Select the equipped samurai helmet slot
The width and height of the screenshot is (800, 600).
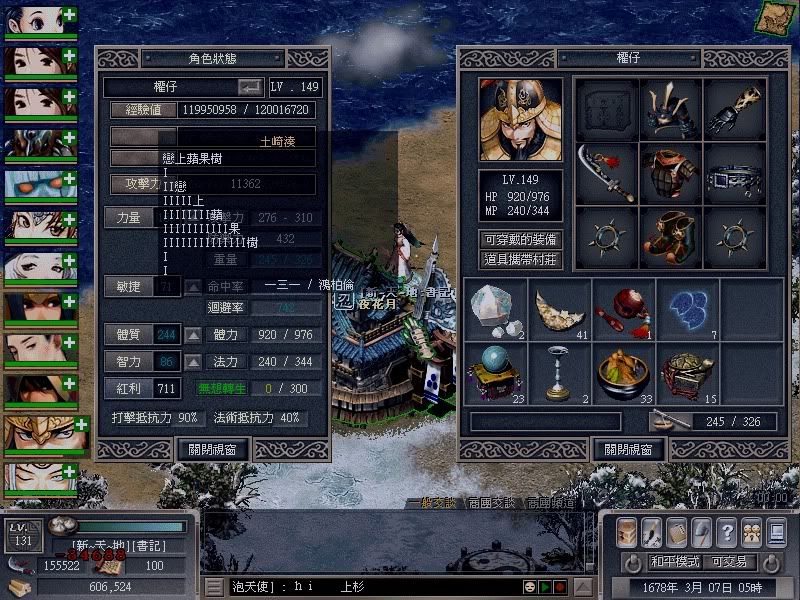[671, 109]
